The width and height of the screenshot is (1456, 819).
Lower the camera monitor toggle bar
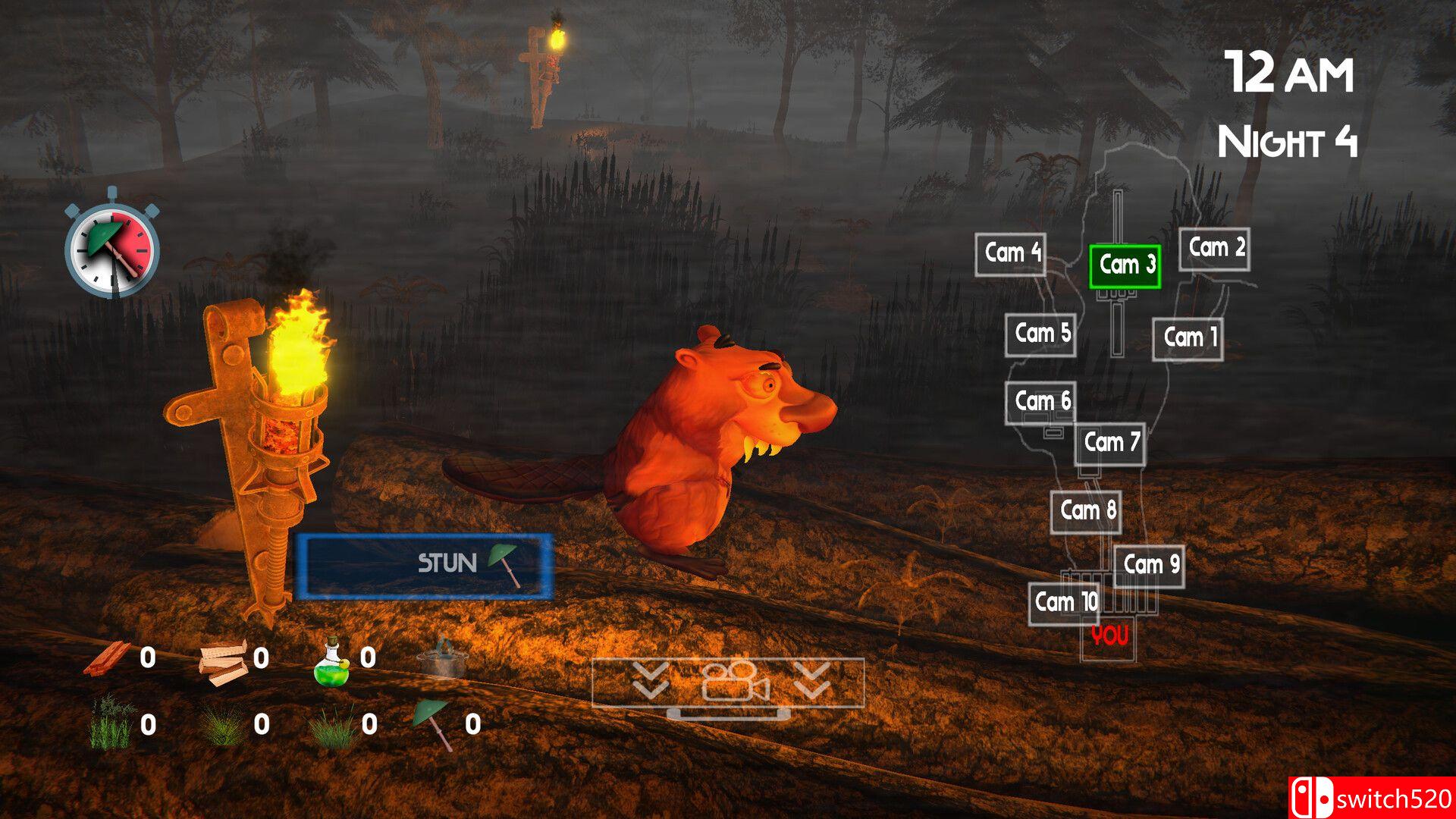(728, 682)
